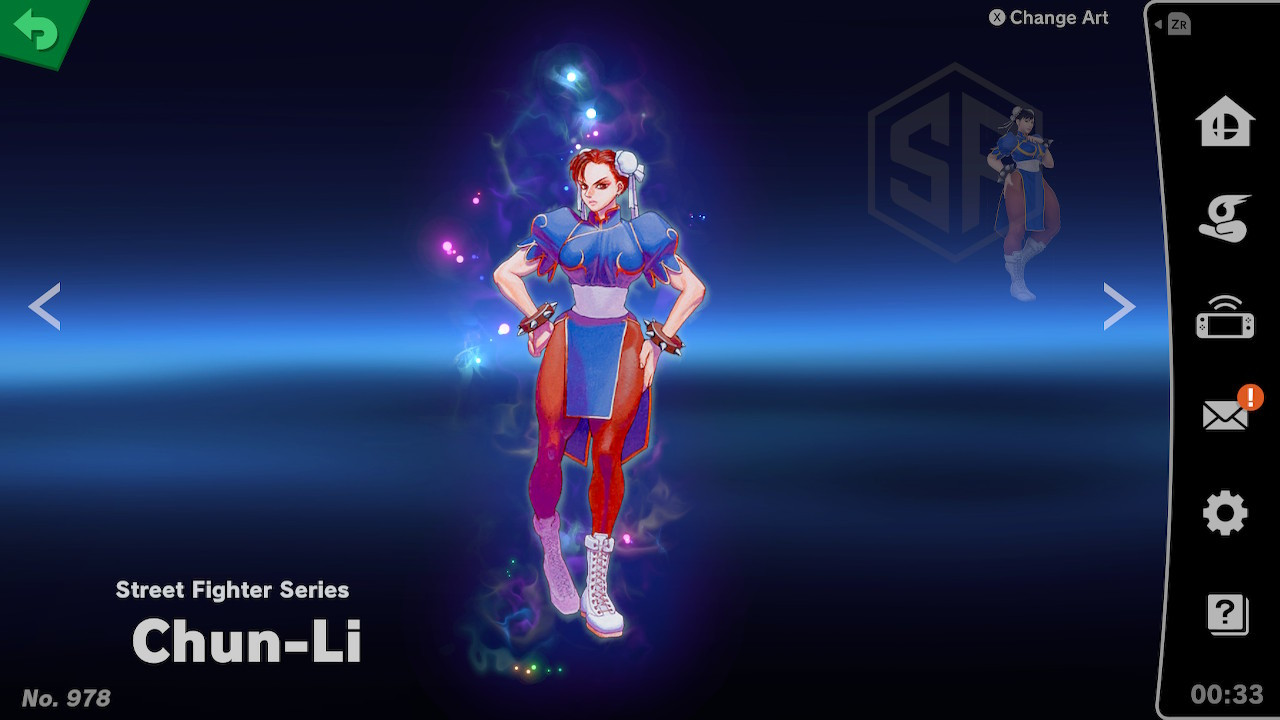Open the Switch console wireless play icon

(x=1225, y=323)
